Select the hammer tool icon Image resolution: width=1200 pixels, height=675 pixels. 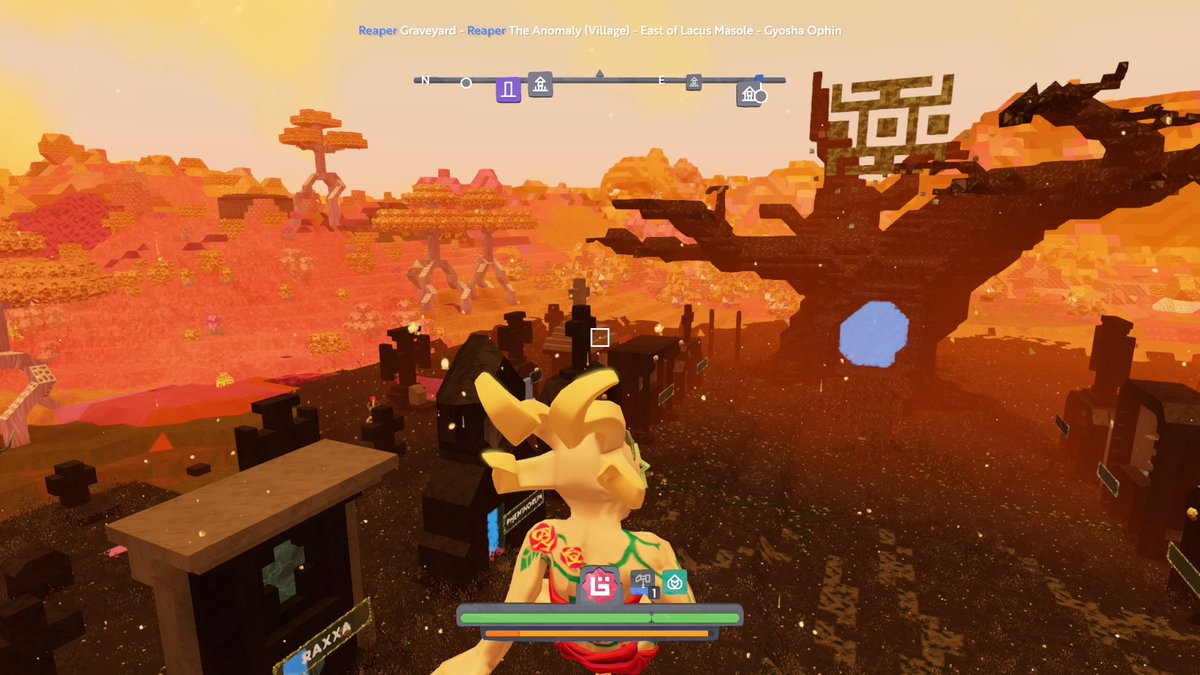pyautogui.click(x=643, y=582)
